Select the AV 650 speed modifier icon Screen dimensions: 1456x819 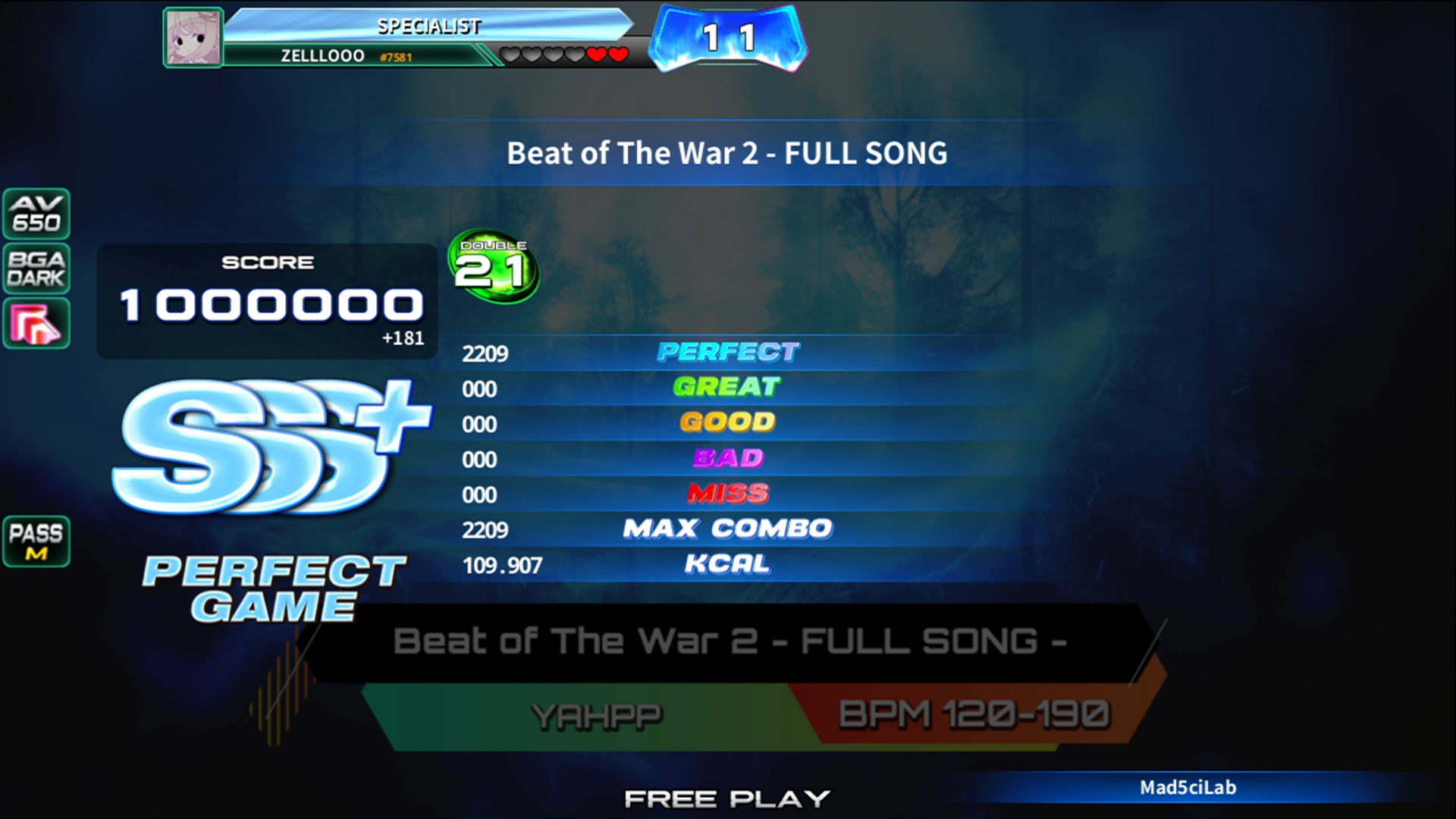click(x=36, y=214)
